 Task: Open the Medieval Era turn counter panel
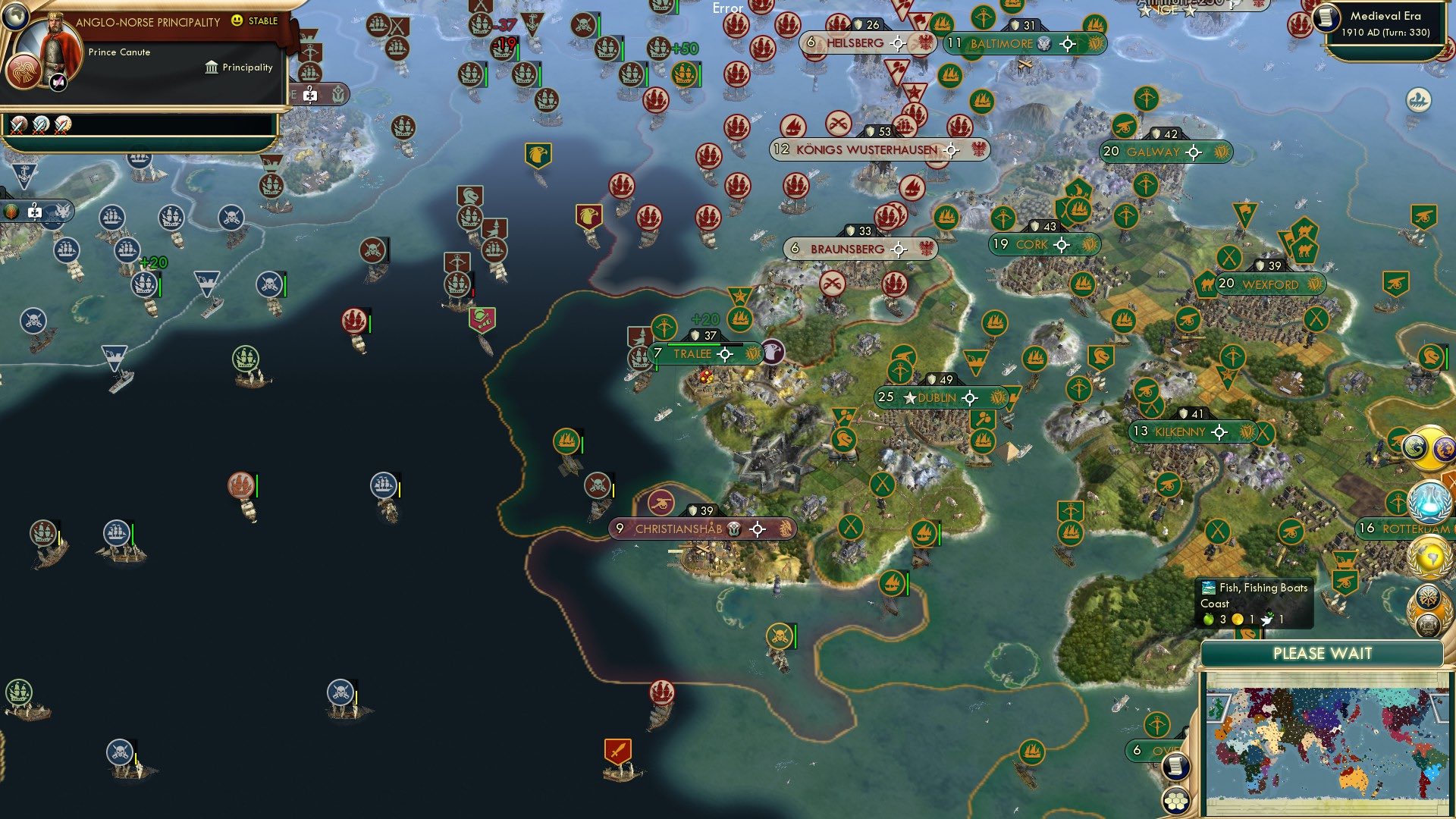(x=1388, y=24)
